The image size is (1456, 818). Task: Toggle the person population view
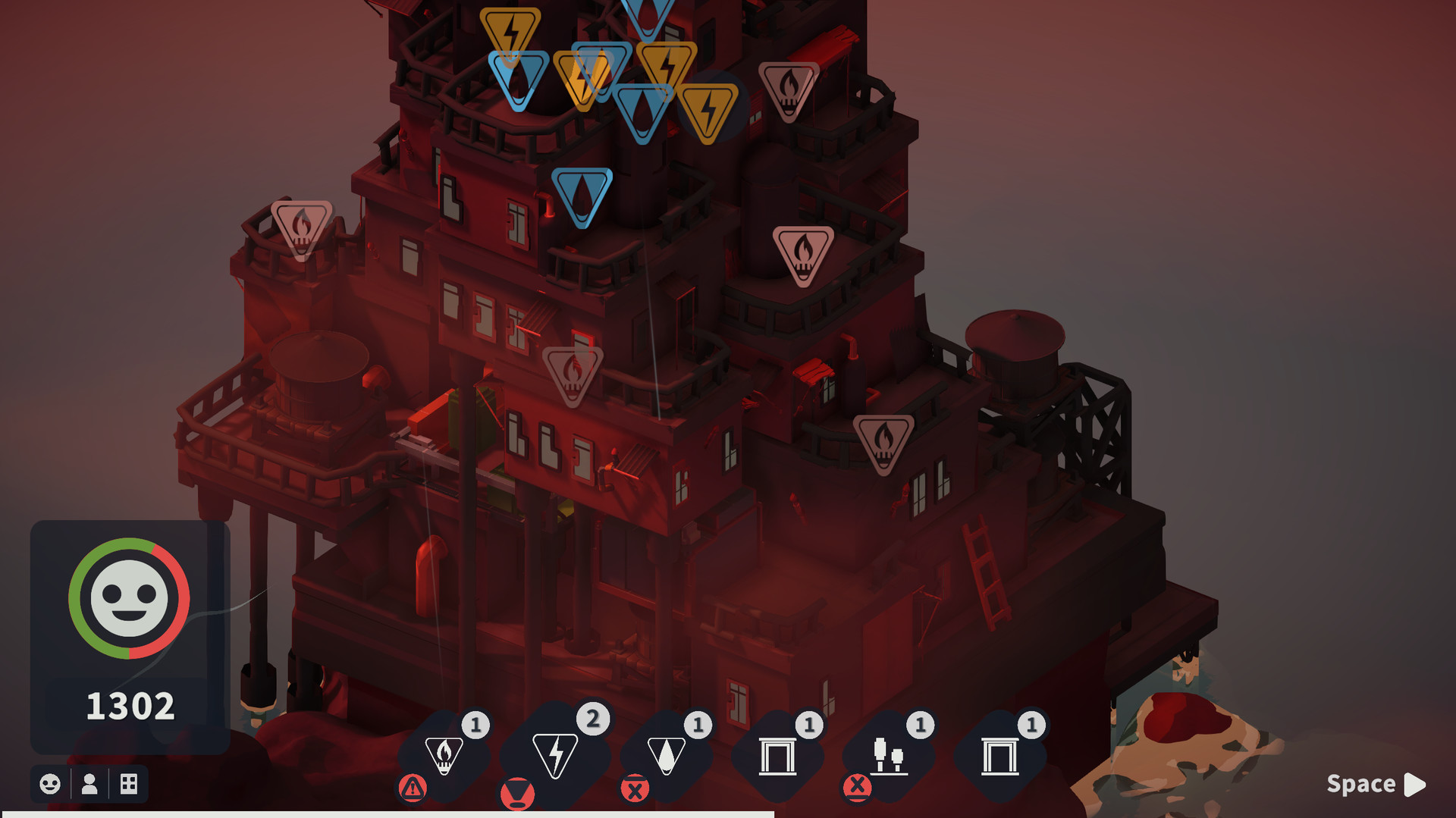(89, 785)
